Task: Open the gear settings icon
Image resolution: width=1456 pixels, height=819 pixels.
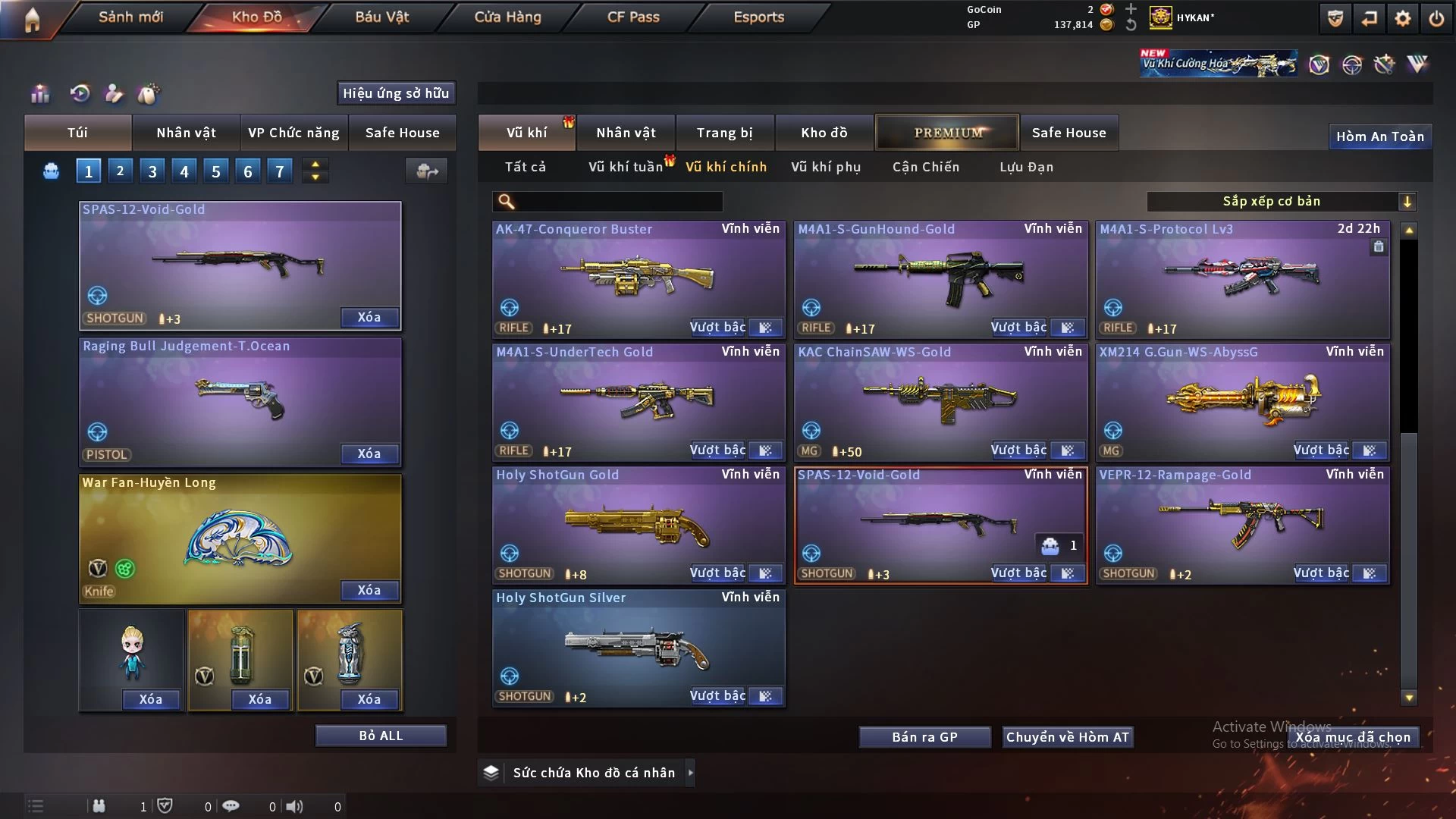Action: pyautogui.click(x=1403, y=18)
